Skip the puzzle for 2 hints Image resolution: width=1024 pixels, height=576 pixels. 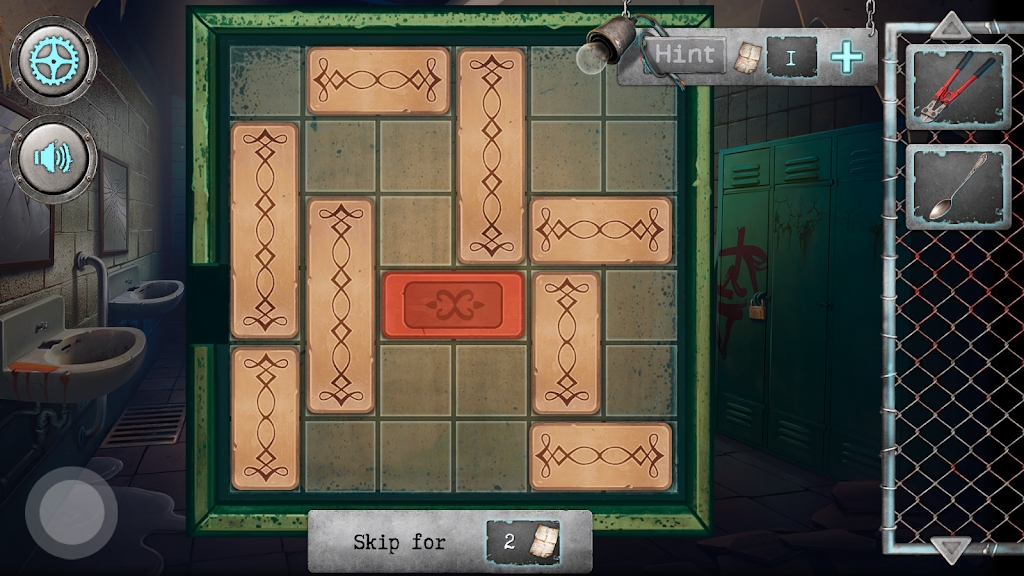pyautogui.click(x=450, y=542)
